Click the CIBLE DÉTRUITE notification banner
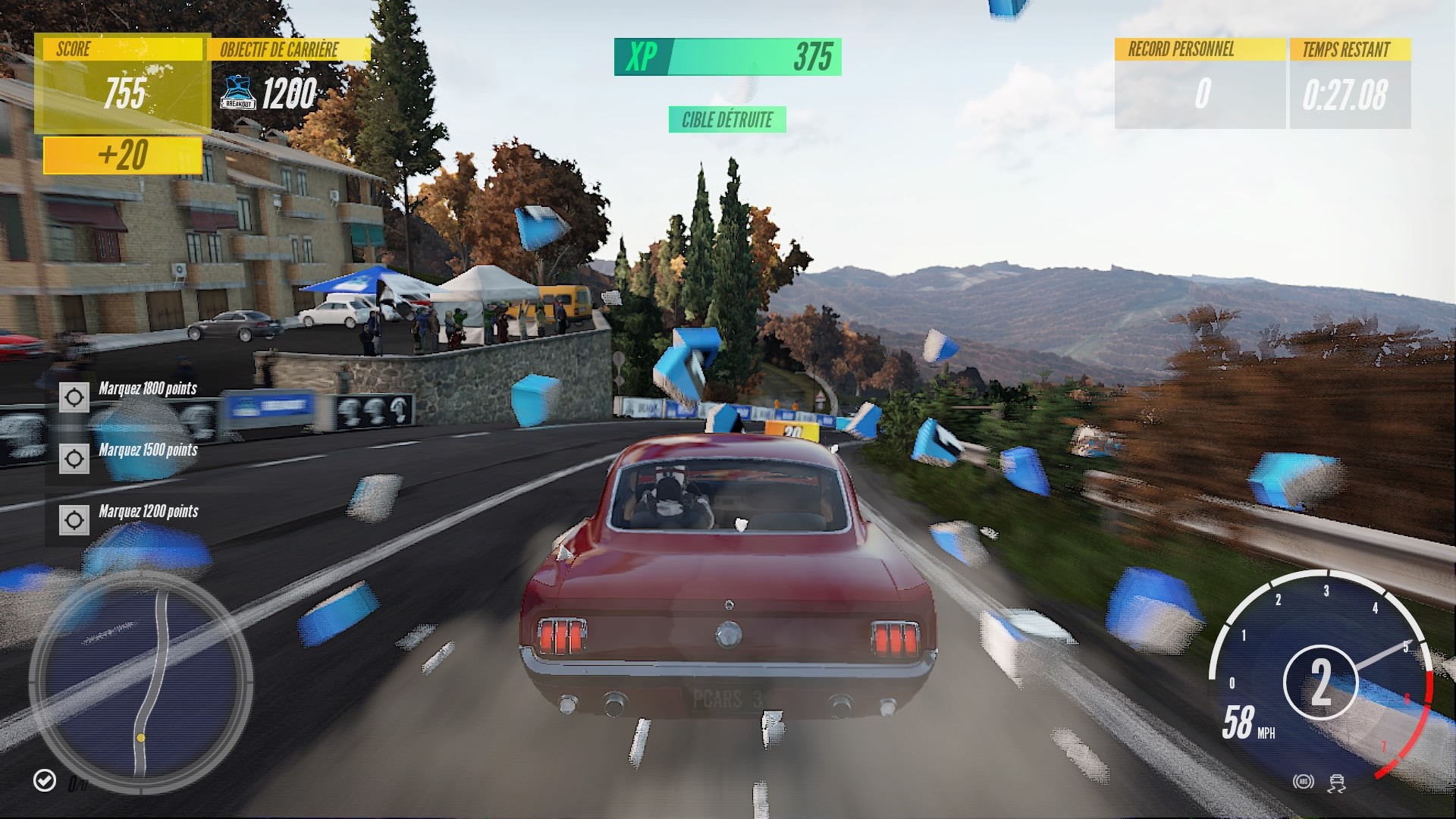Image resolution: width=1456 pixels, height=819 pixels. [x=727, y=120]
